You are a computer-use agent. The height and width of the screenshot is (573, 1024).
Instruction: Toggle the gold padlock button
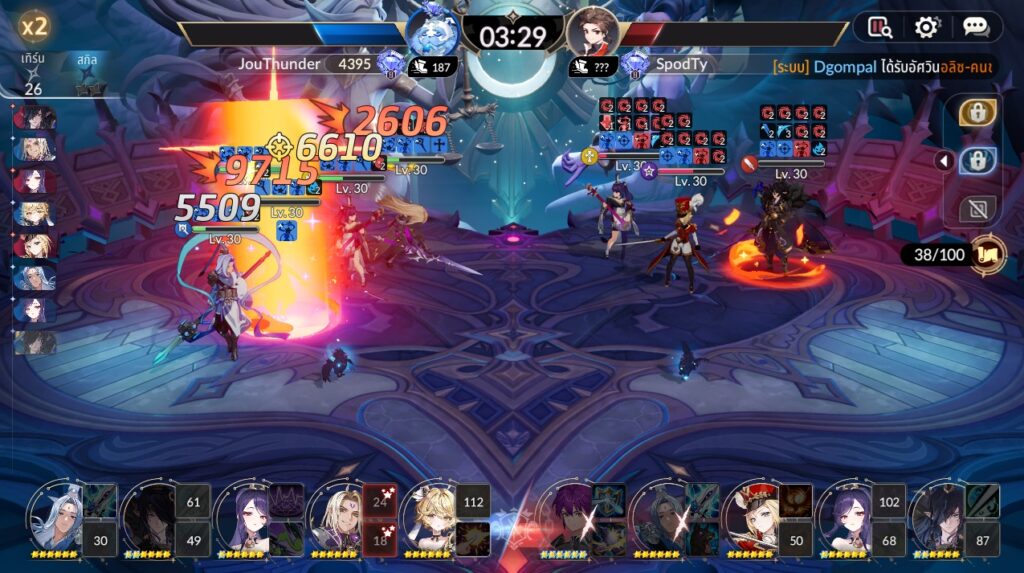(976, 112)
